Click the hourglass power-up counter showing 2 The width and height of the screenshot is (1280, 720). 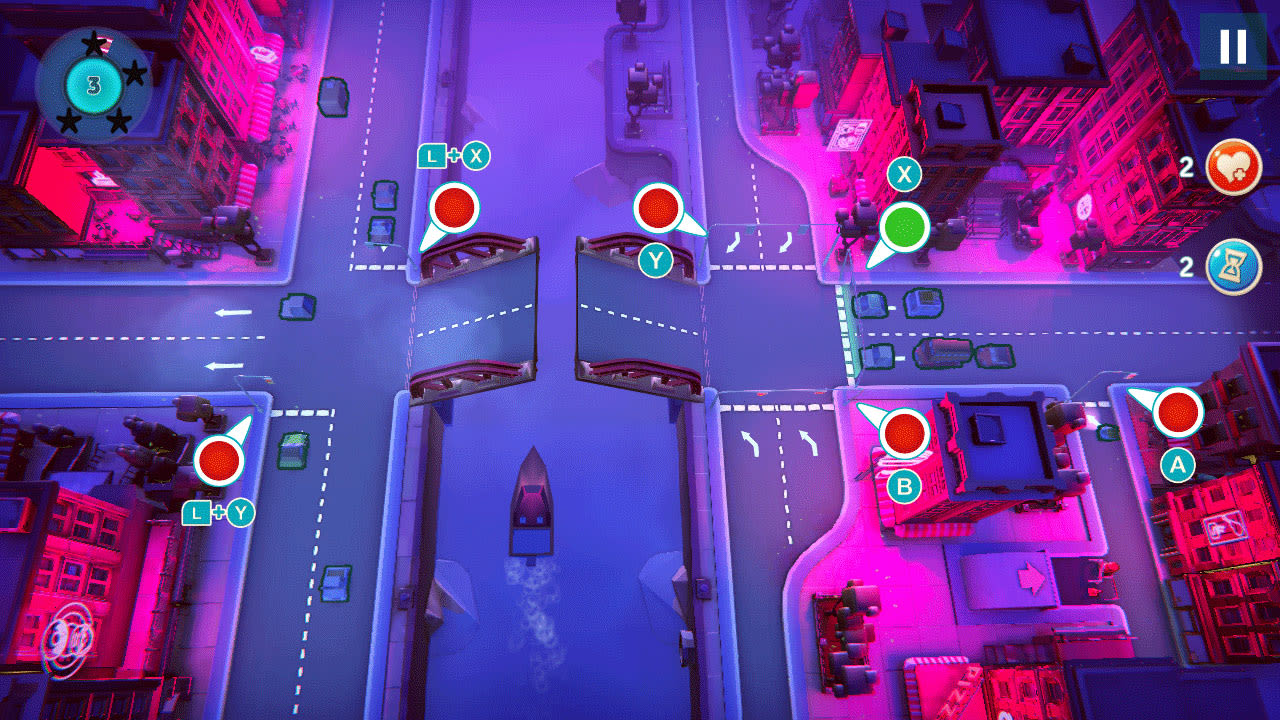click(x=1186, y=266)
